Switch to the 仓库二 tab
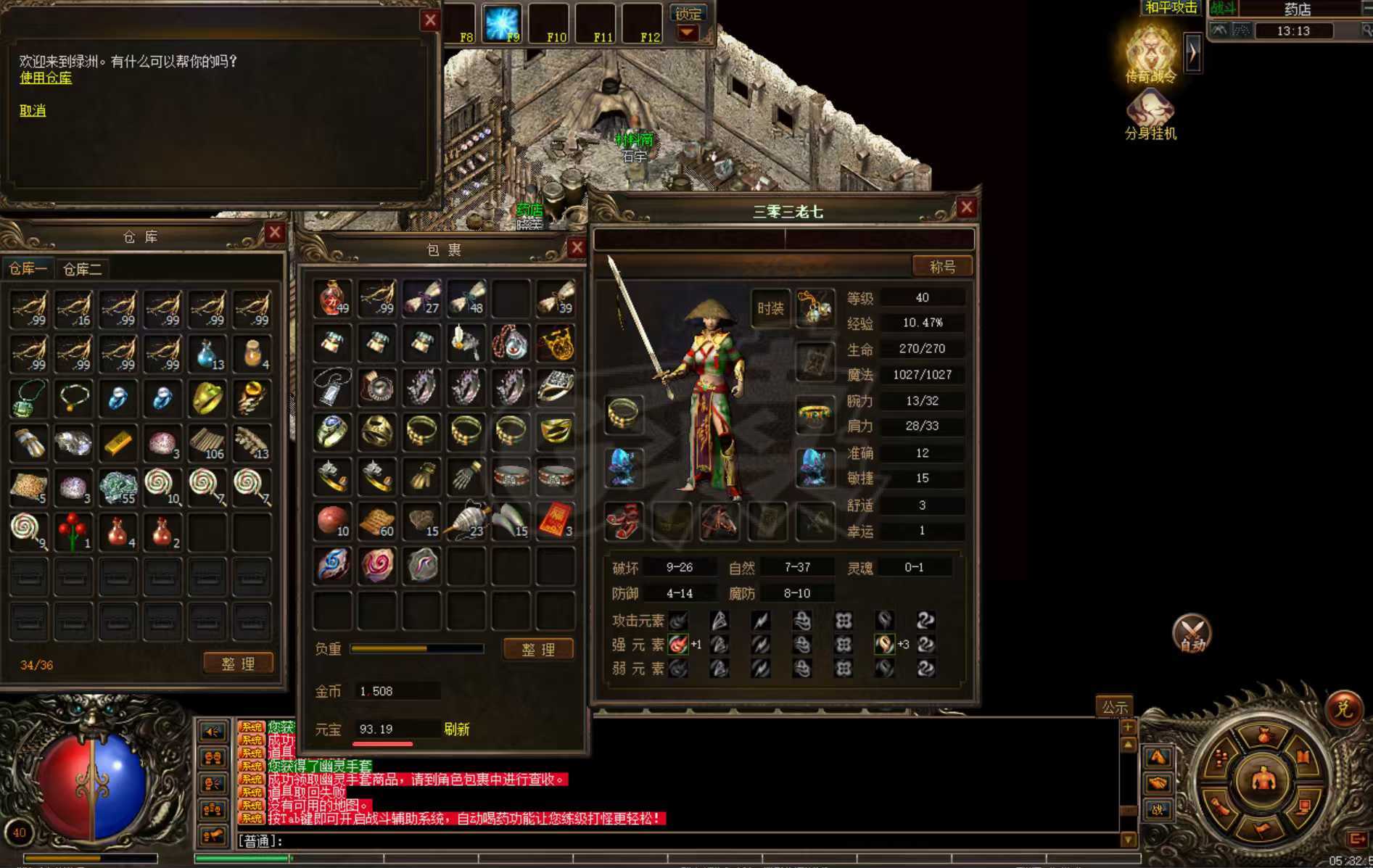 coord(82,270)
